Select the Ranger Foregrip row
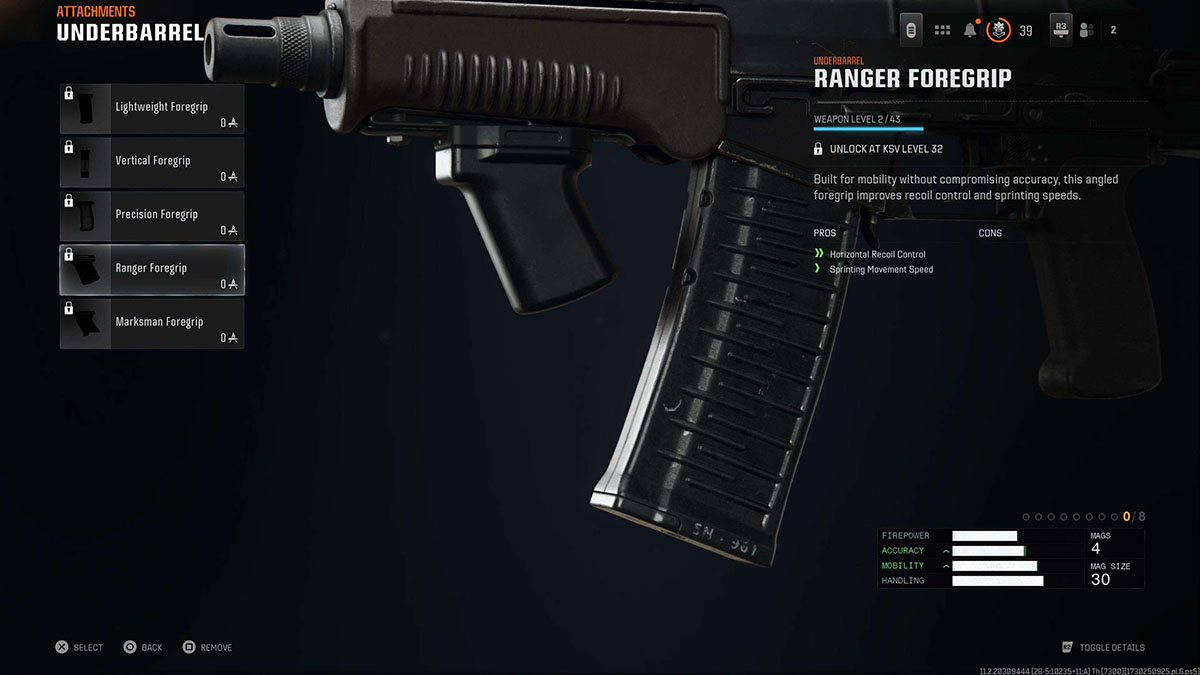This screenshot has width=1200, height=675. pos(152,269)
